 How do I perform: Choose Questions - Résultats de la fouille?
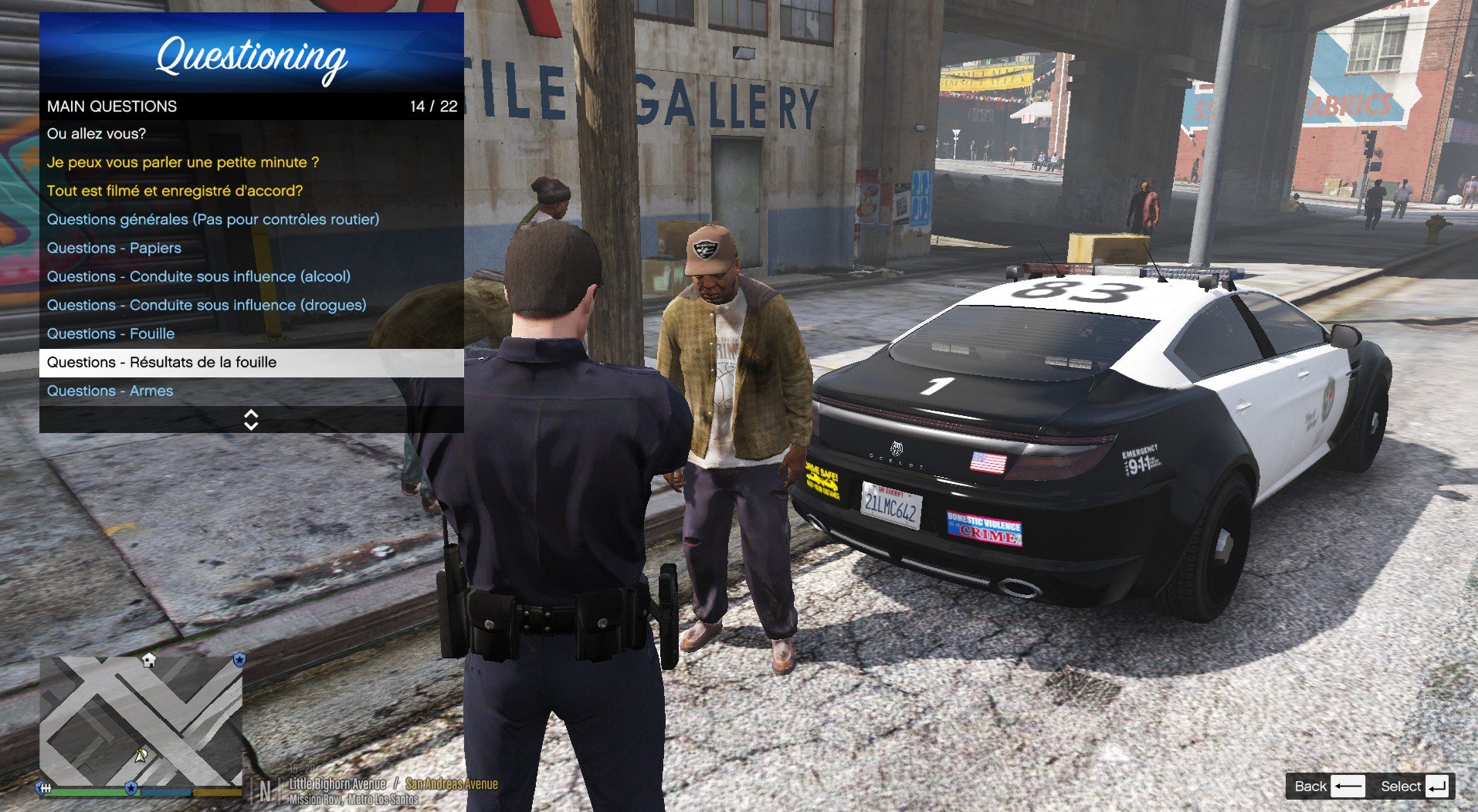tap(161, 362)
